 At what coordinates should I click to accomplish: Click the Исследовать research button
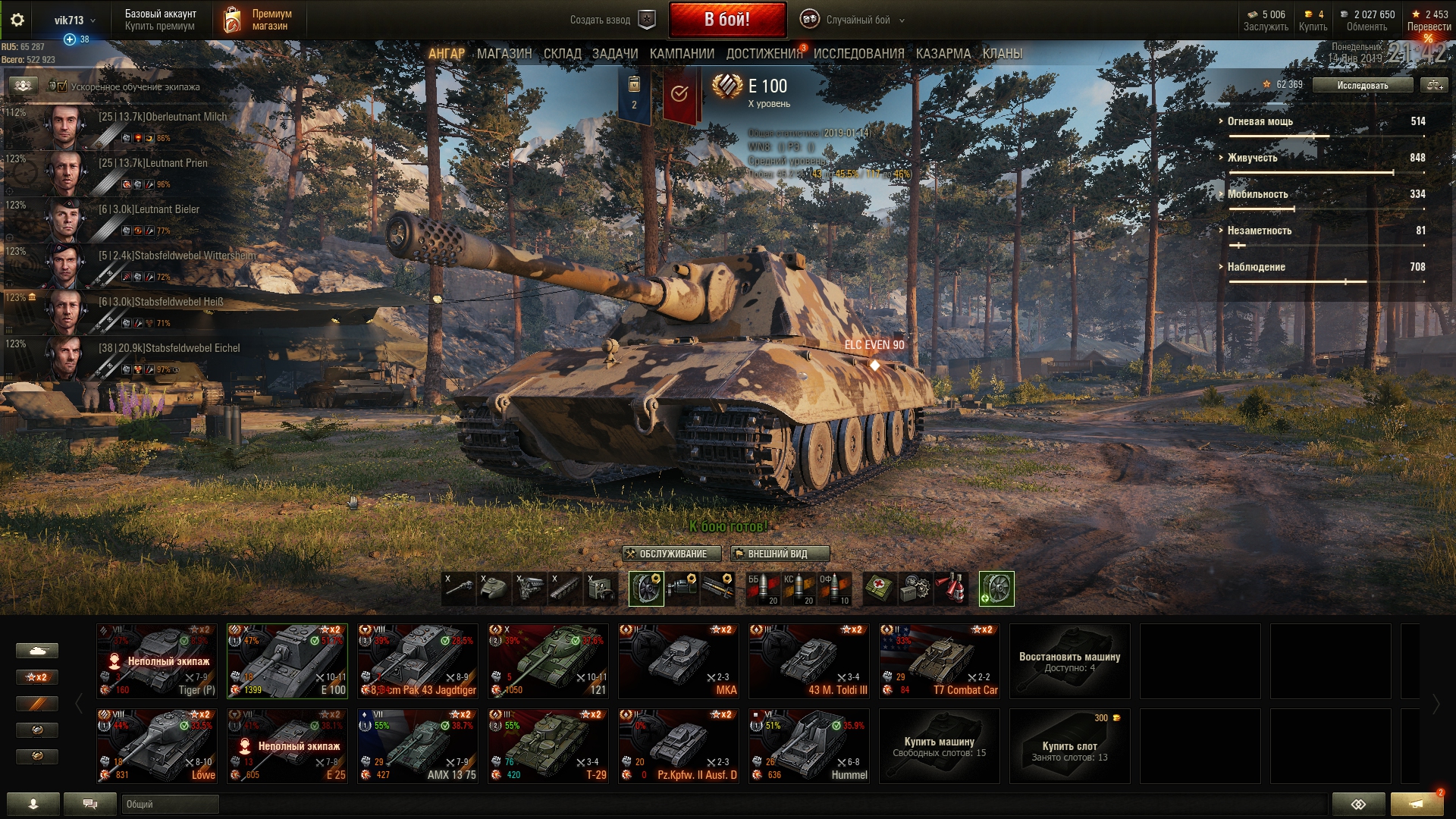point(1362,85)
